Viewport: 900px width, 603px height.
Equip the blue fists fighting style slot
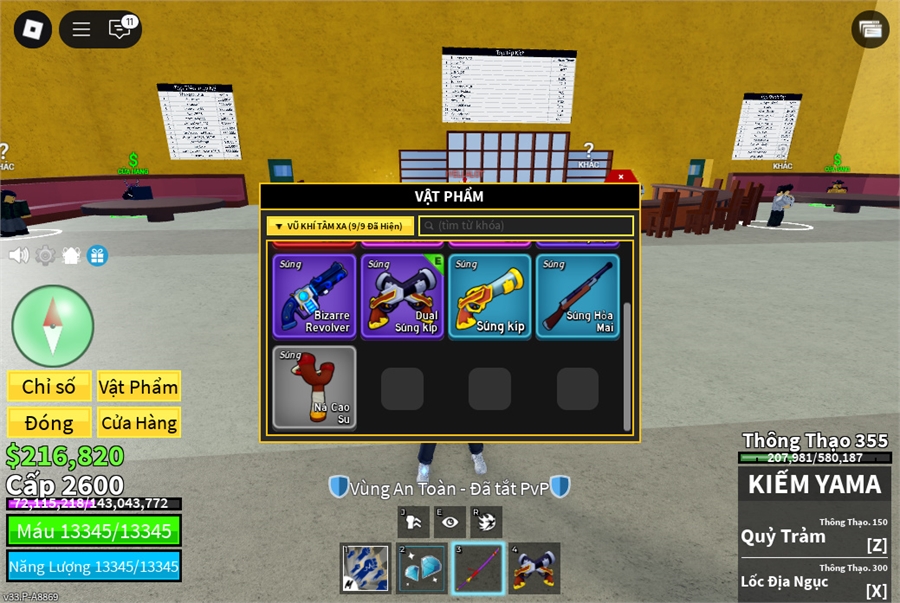pos(365,568)
